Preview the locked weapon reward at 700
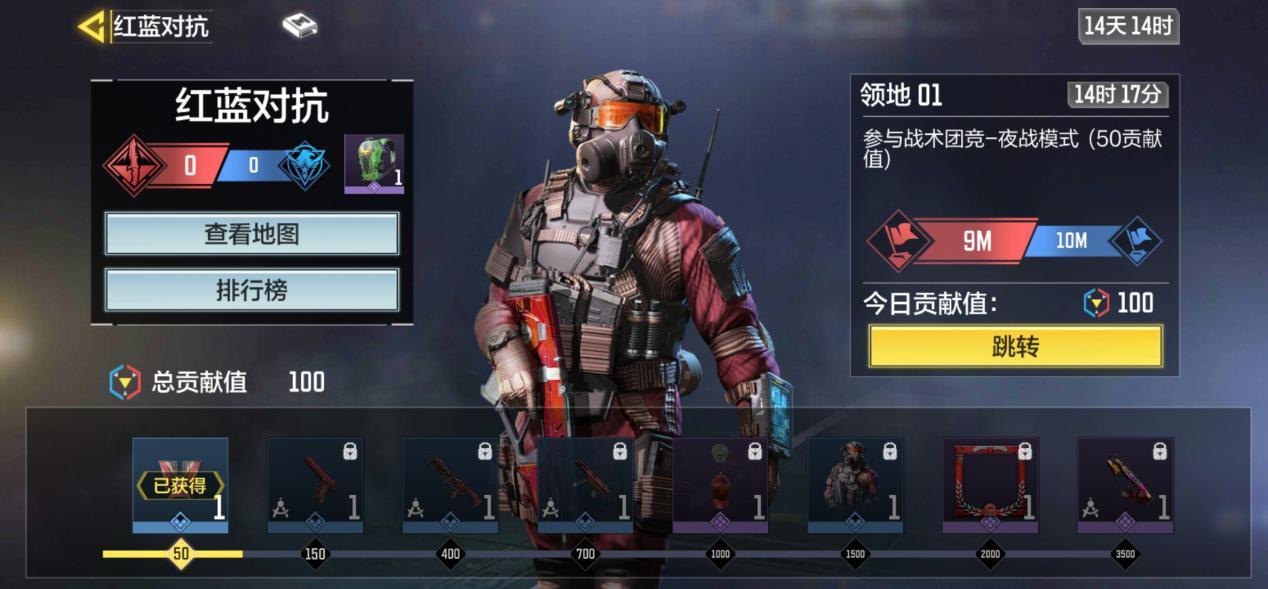This screenshot has width=1268, height=589. (585, 485)
